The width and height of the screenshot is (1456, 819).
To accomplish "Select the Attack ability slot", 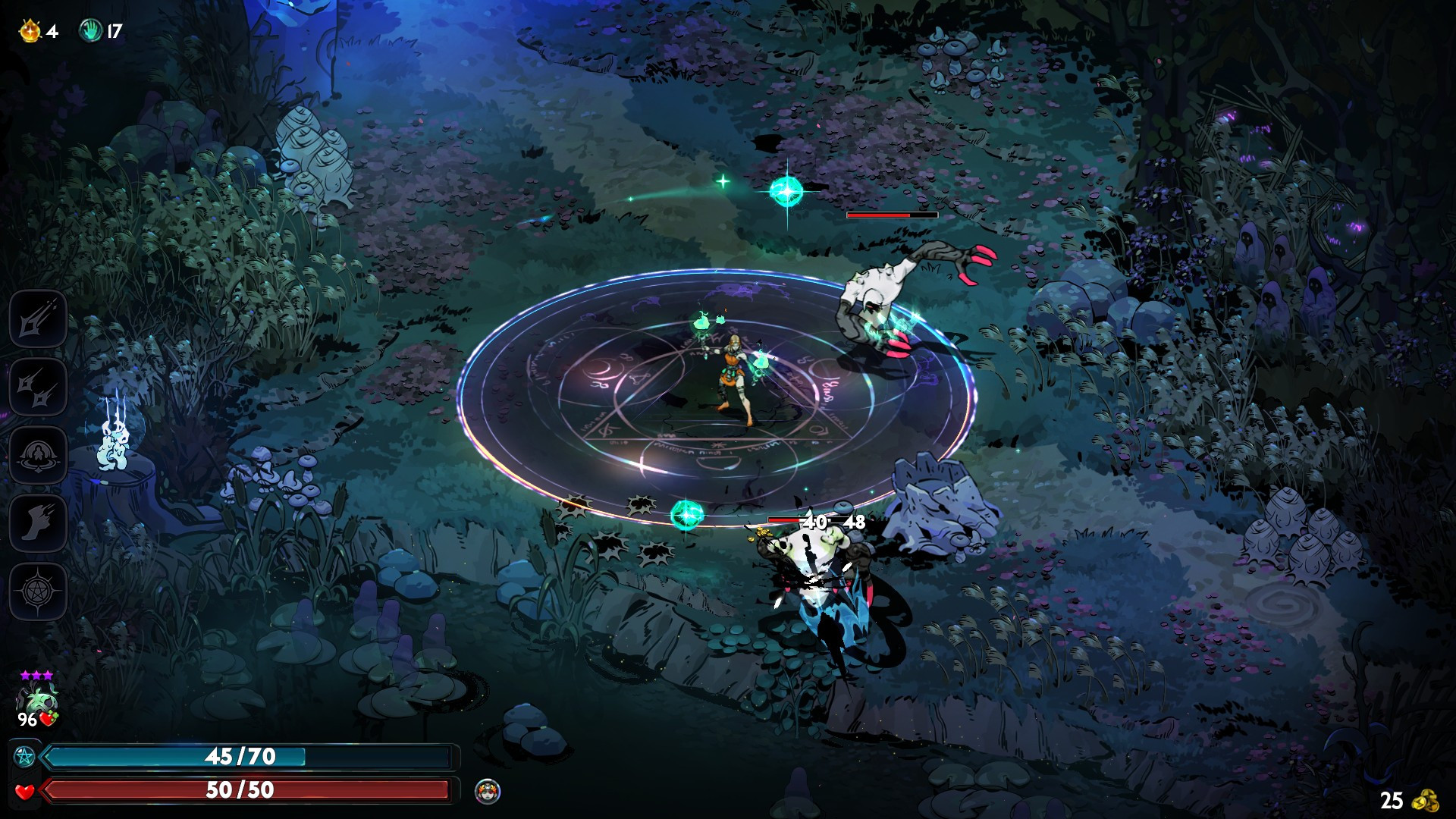I will (38, 319).
